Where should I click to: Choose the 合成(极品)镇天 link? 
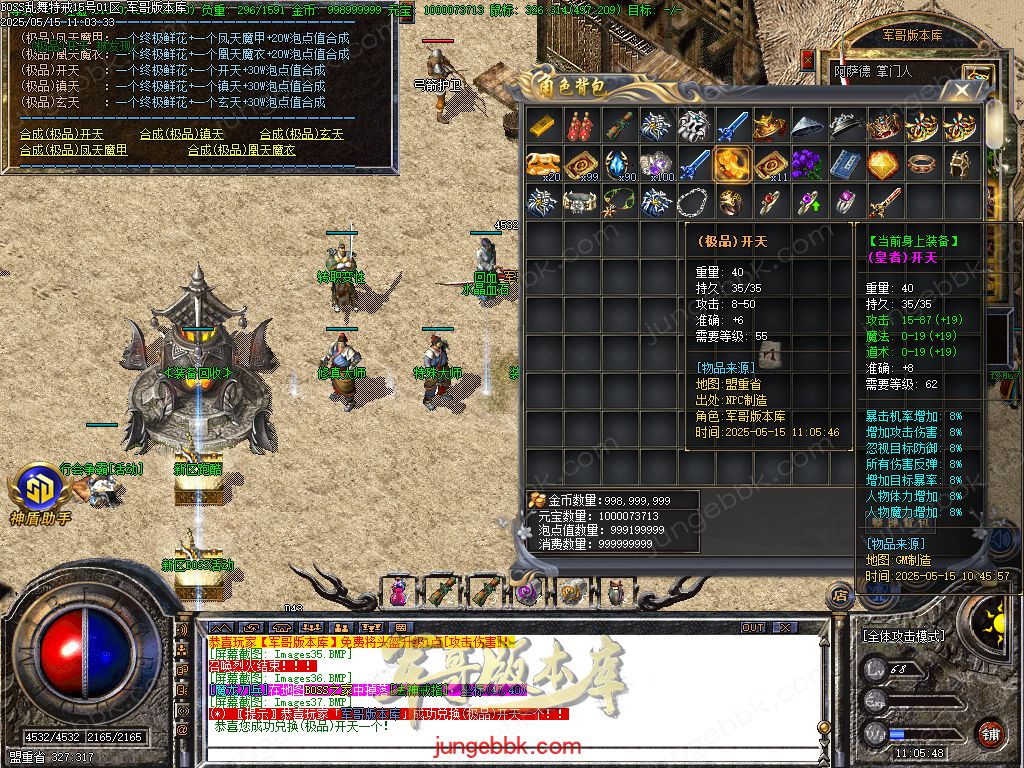(182, 134)
